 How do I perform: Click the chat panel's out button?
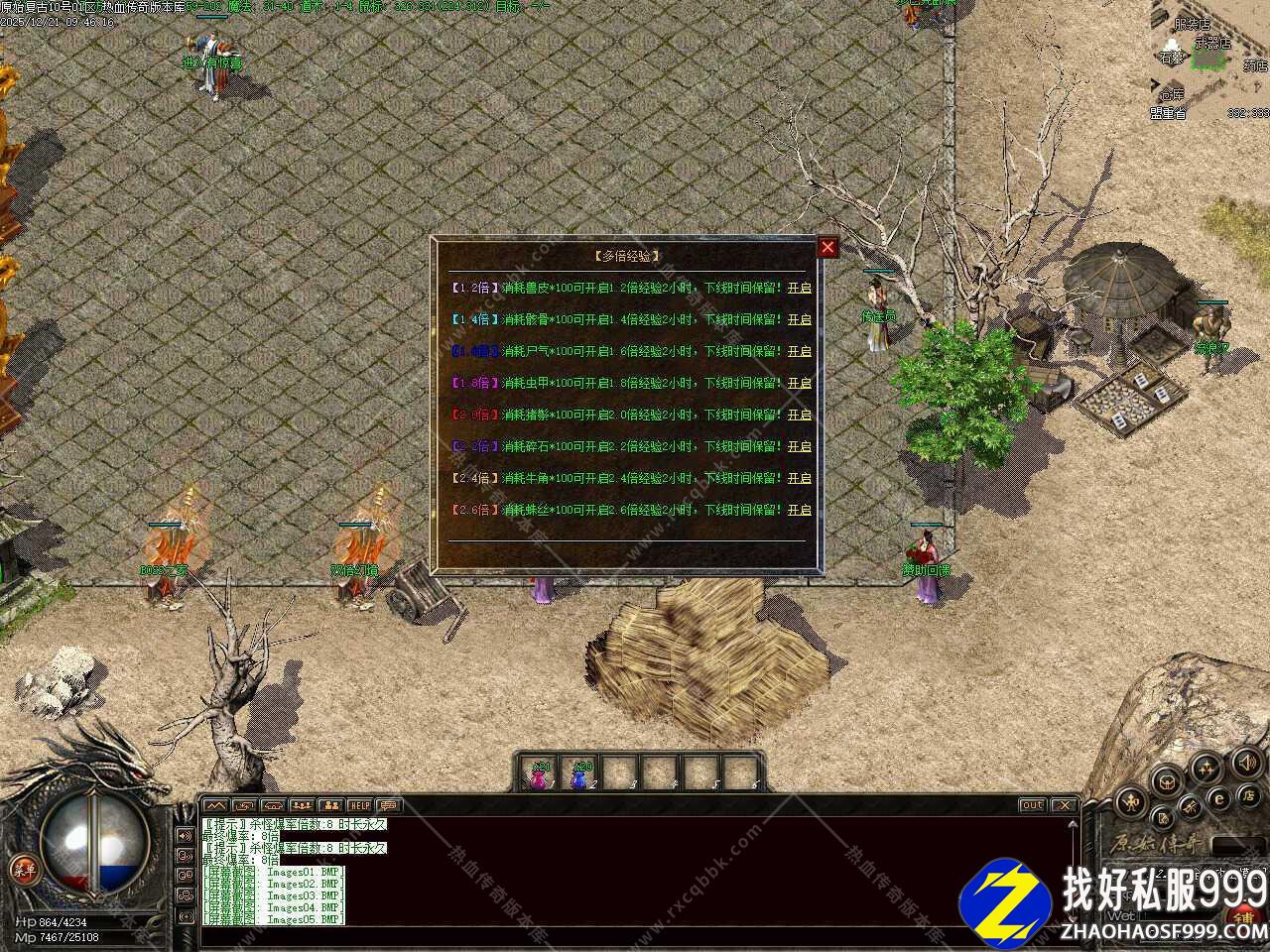1032,805
